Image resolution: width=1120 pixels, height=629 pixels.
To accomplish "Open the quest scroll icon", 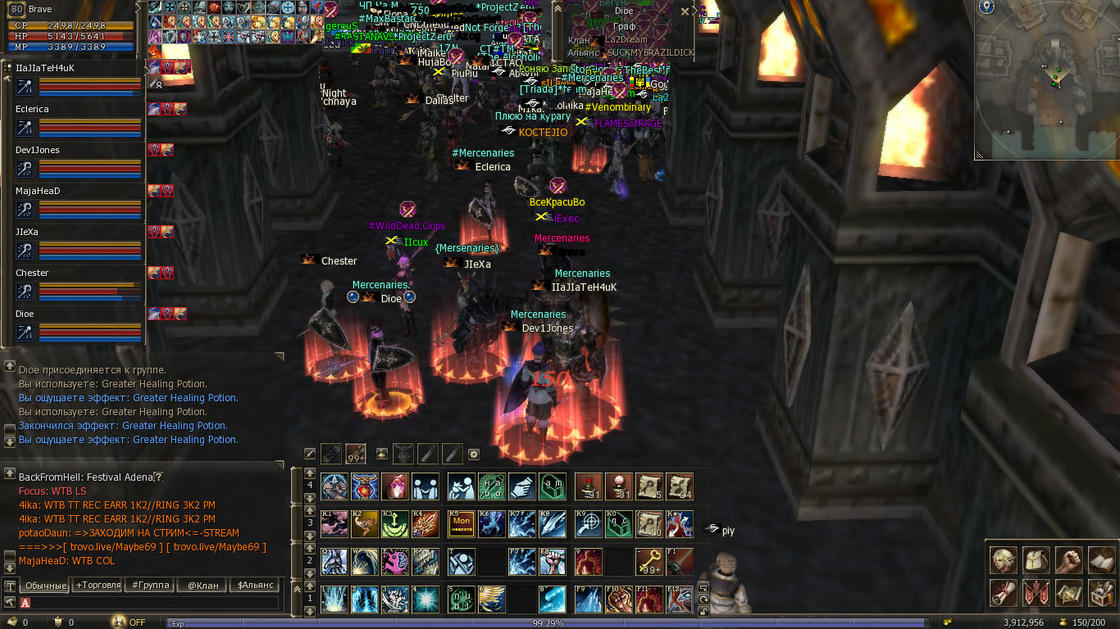I will pyautogui.click(x=1003, y=593).
